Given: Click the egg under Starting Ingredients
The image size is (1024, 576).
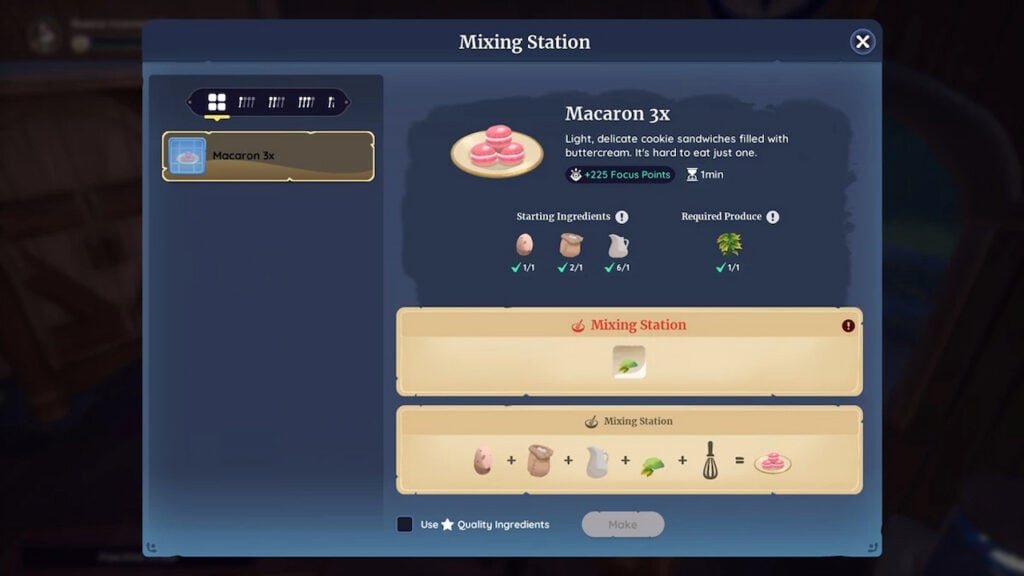Looking at the screenshot, I should 524,245.
